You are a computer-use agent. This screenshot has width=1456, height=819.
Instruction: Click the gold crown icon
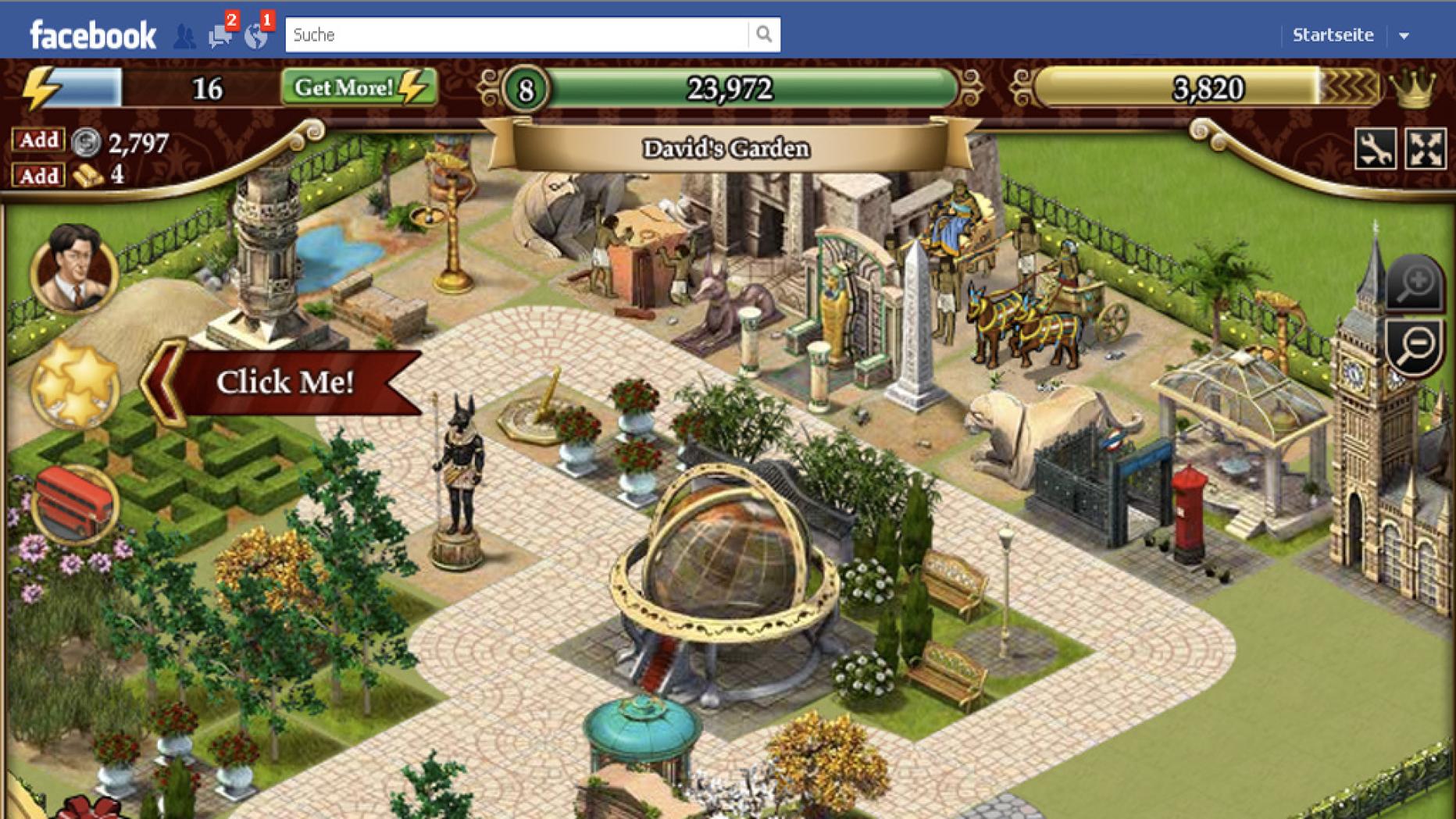pos(1413,87)
